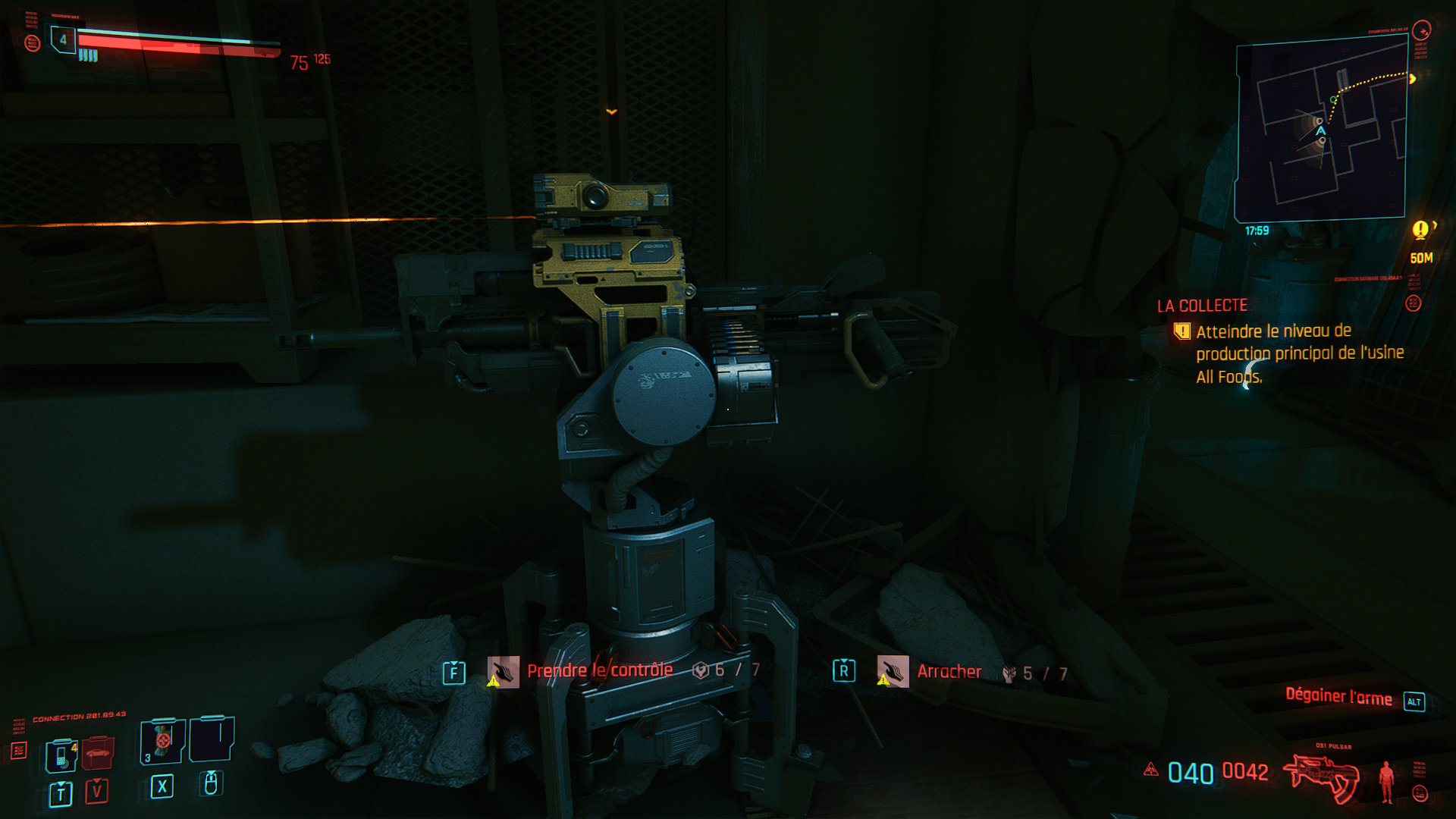
Task: Click the "Dégainer l'arme" prompt label
Action: coord(1338,697)
